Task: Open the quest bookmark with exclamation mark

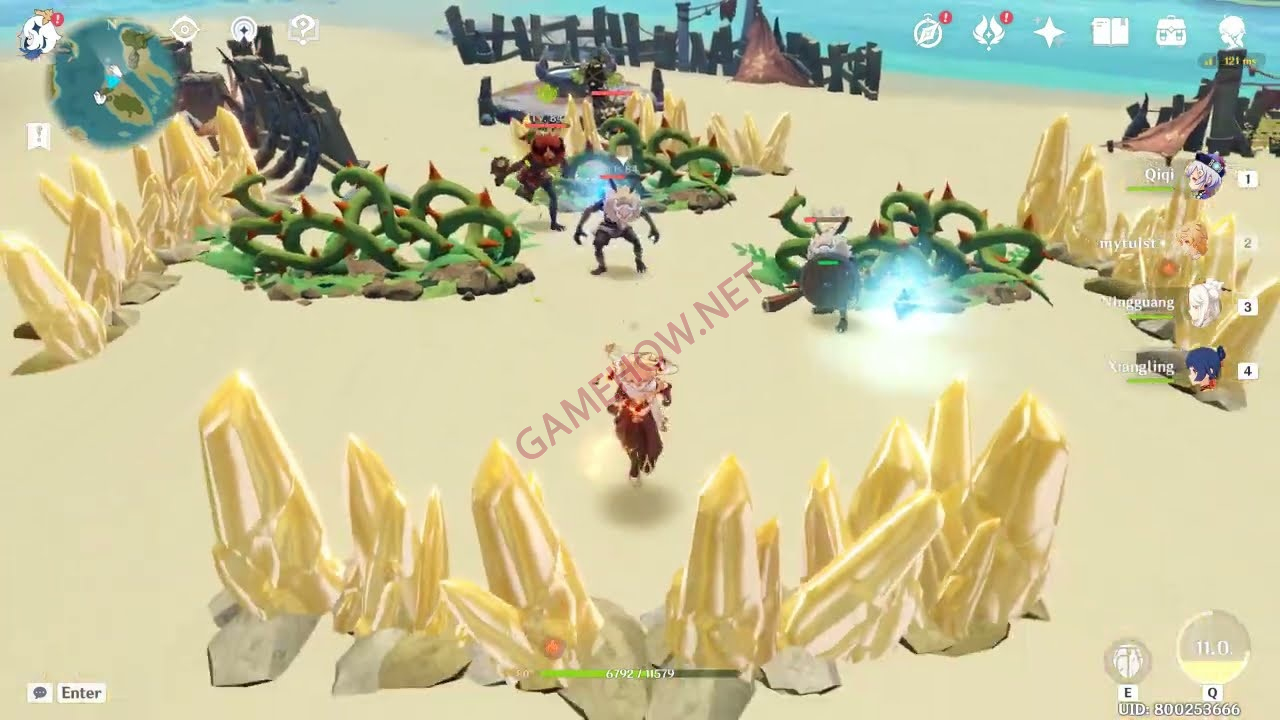Action: (38, 137)
